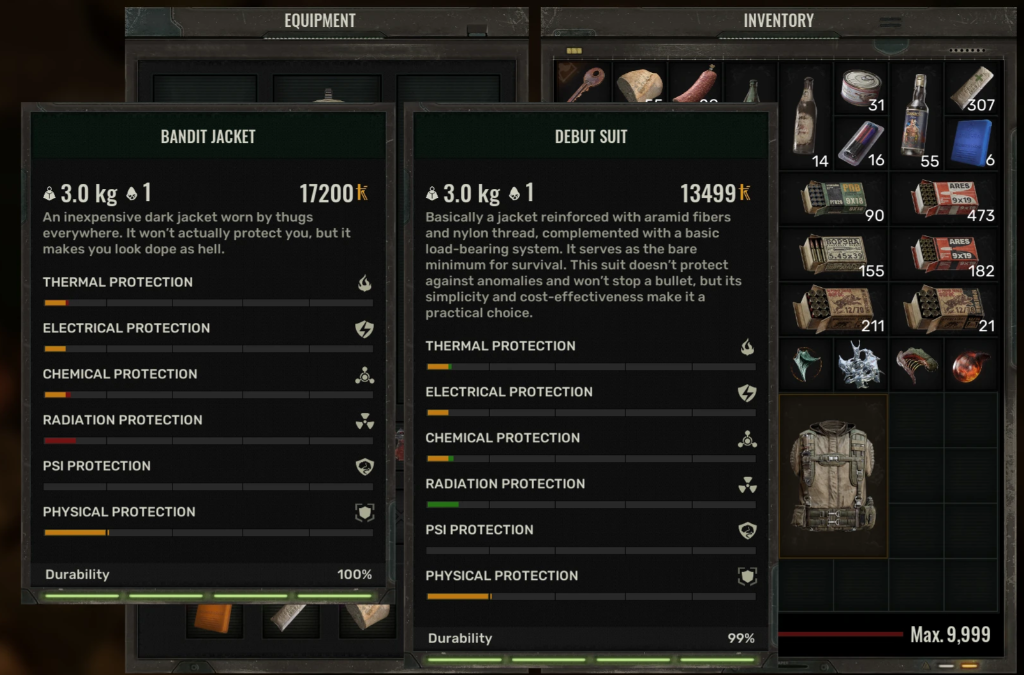Select the 9x18 ammo box of 90
Viewport: 1024px width, 675px height.
[x=834, y=198]
